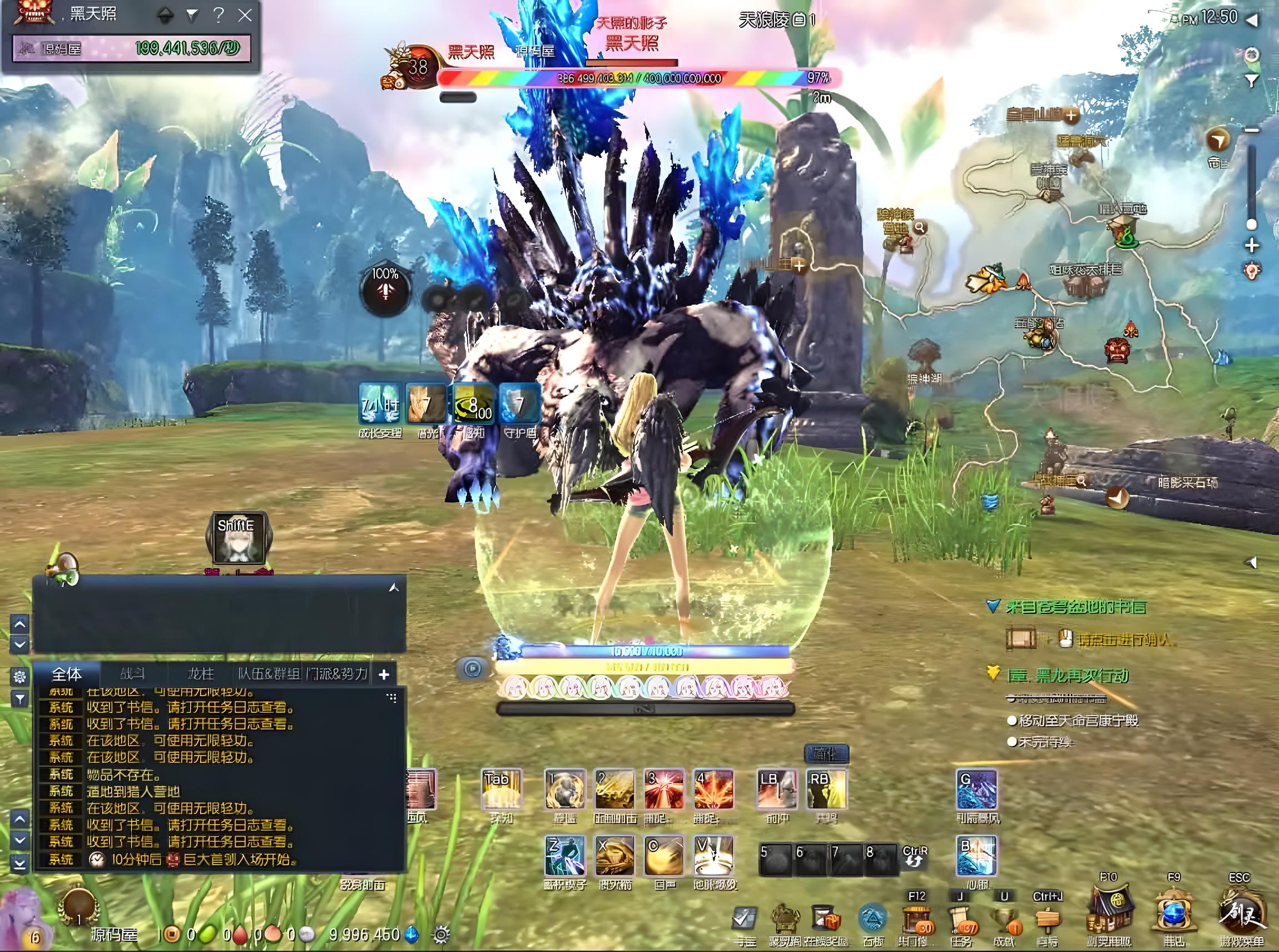Close the 黑天照 damage meter panel
This screenshot has height=952, width=1279.
point(245,16)
